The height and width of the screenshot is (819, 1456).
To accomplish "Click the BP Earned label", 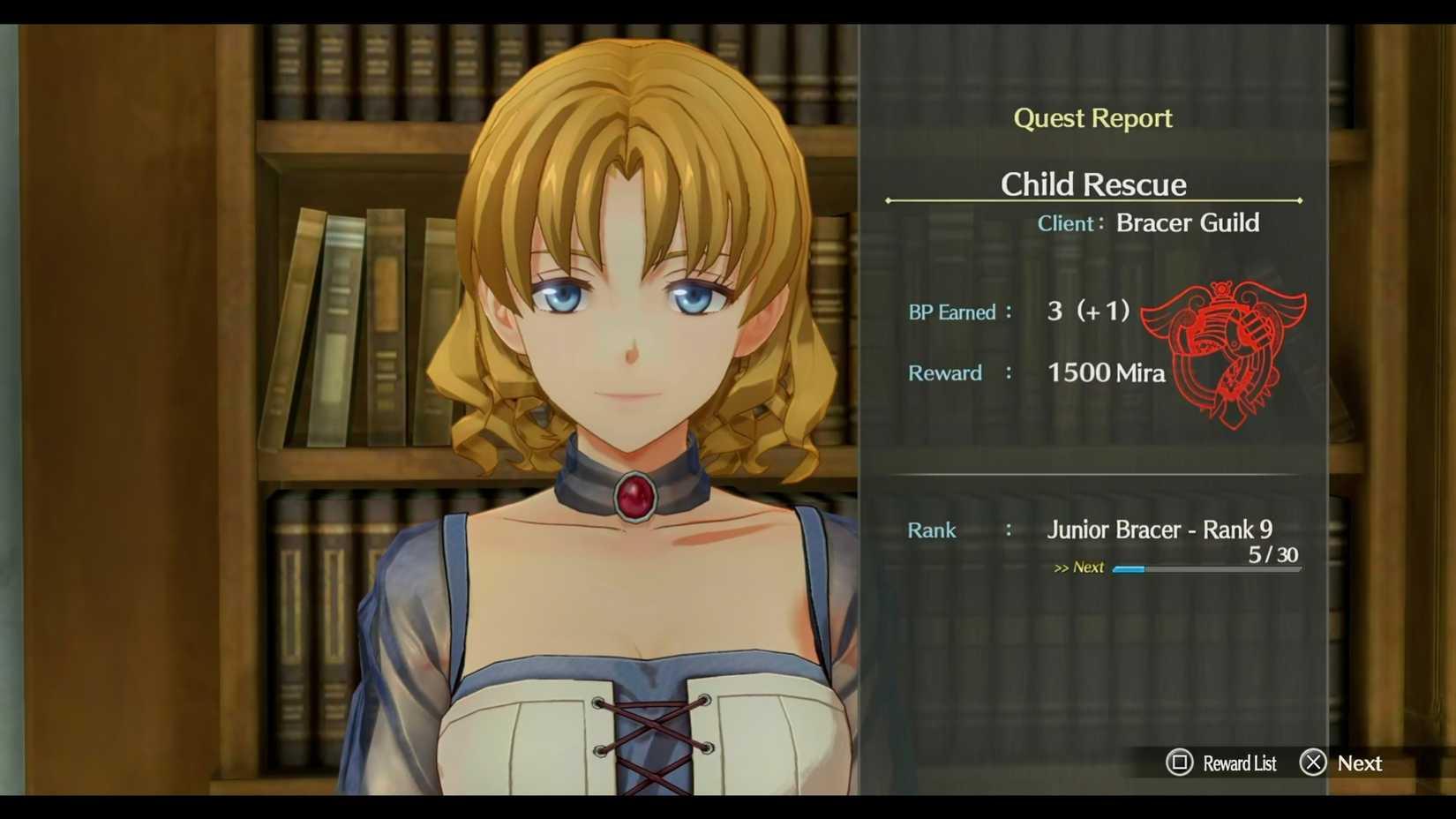I will tap(953, 312).
